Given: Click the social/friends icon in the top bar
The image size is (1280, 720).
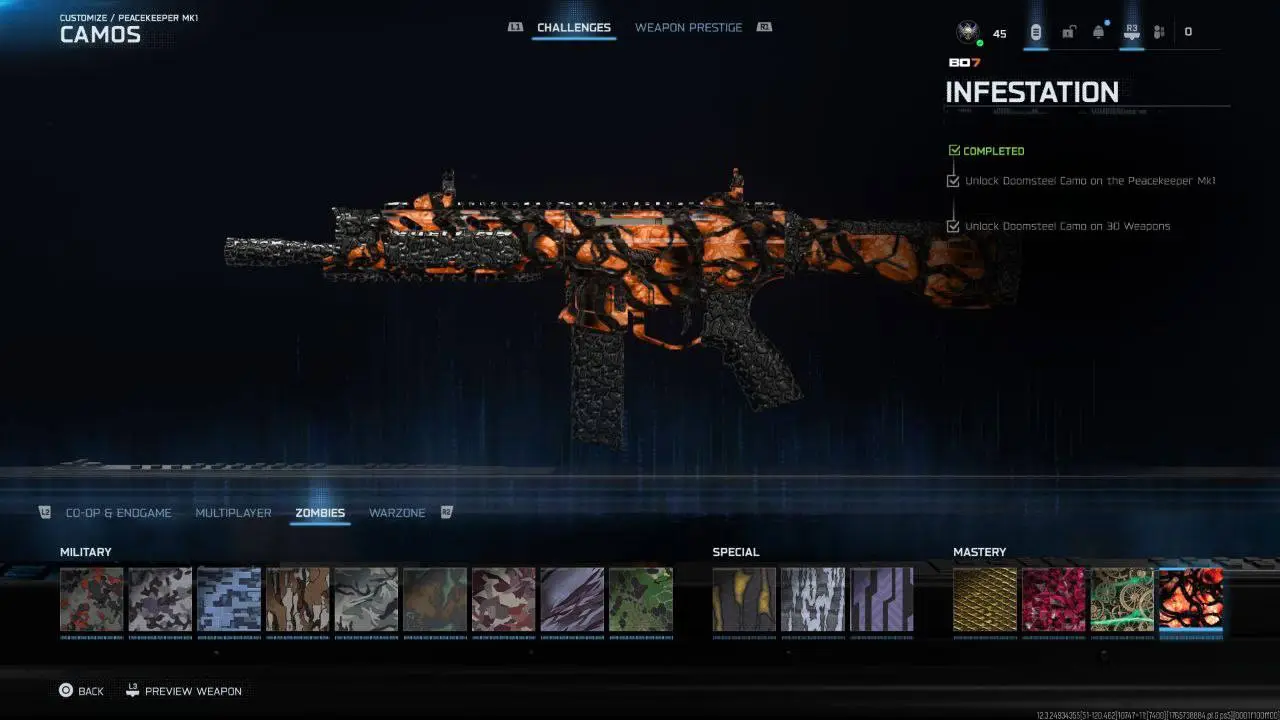Looking at the screenshot, I should 1158,31.
